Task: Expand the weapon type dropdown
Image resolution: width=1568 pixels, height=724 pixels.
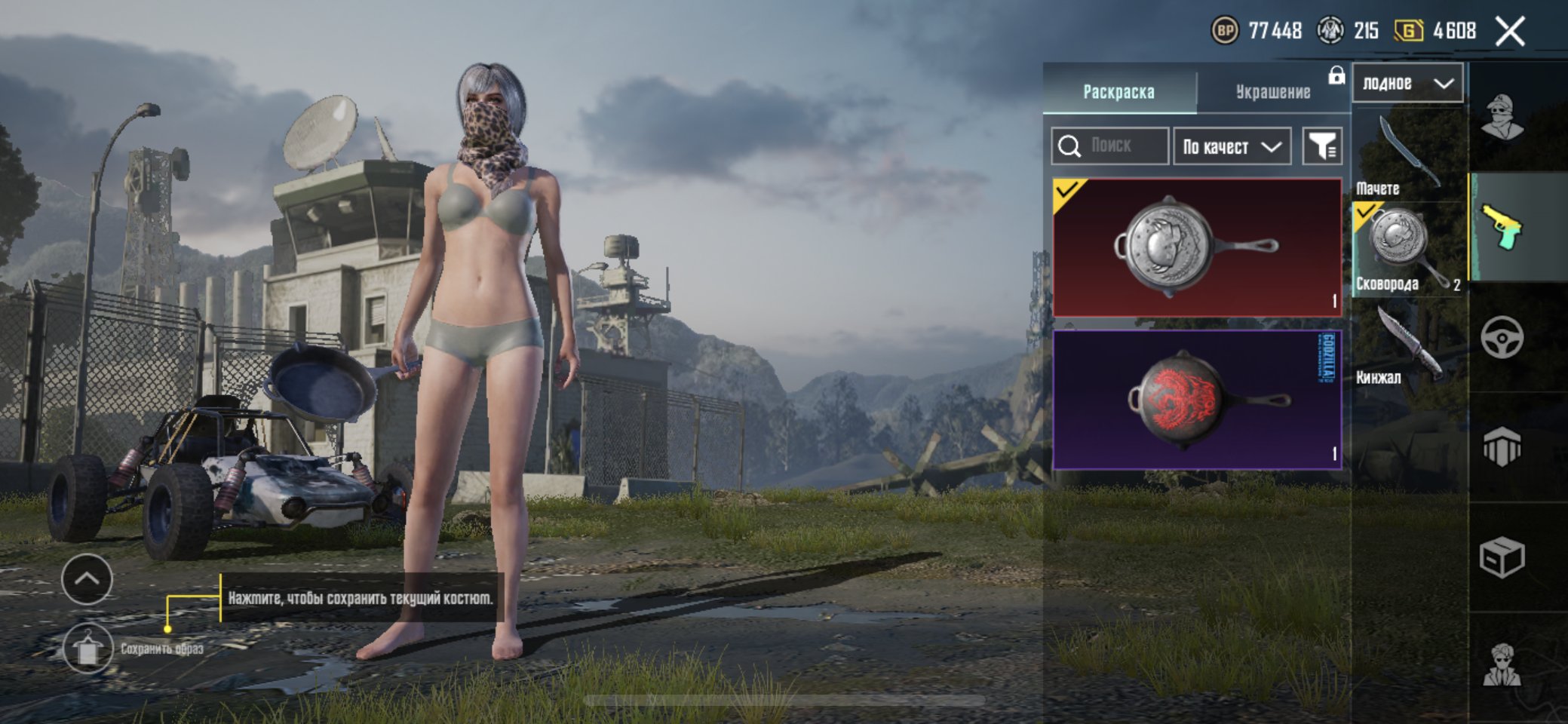Action: pos(1407,83)
